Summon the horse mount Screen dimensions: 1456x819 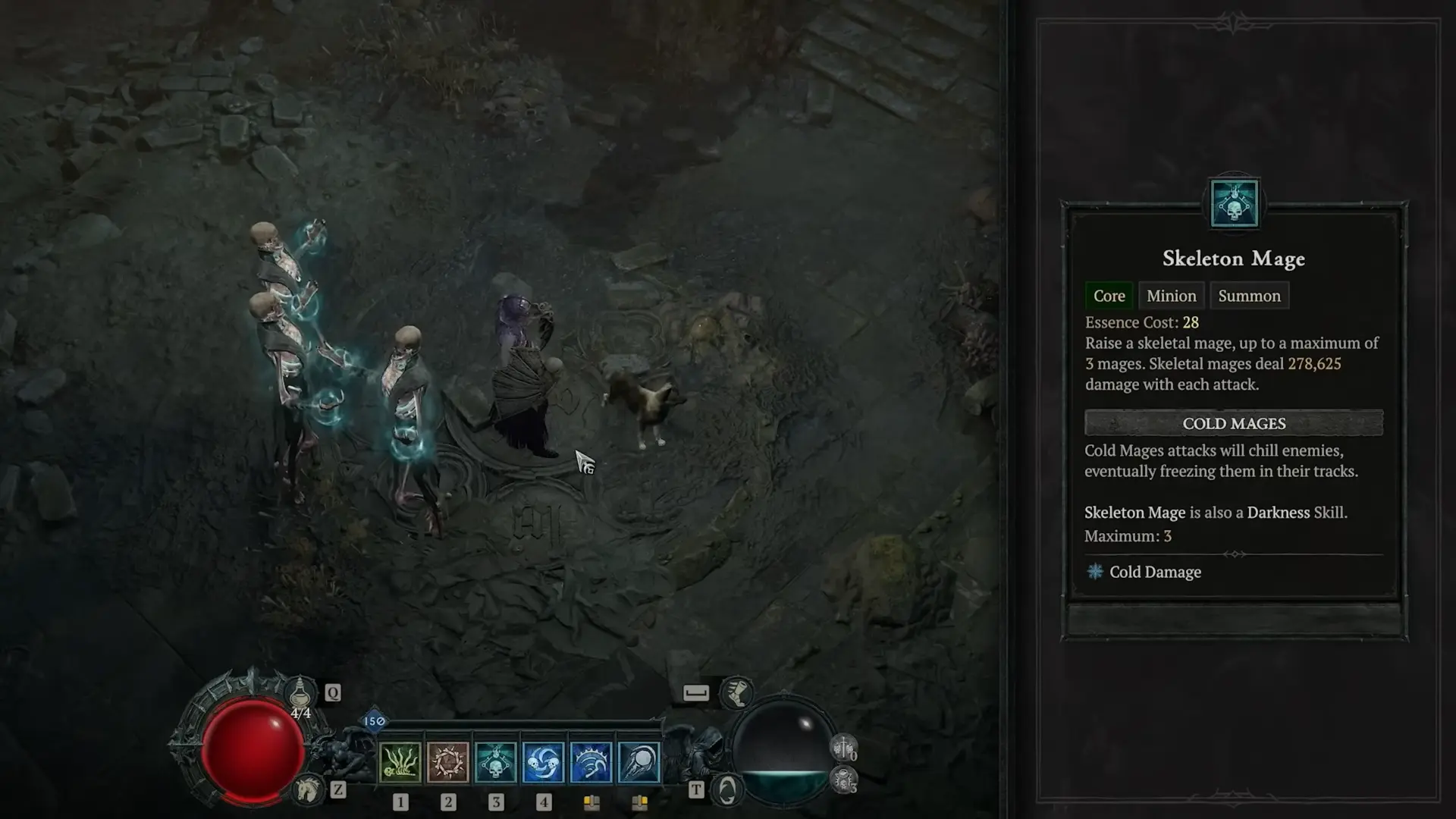click(x=307, y=790)
